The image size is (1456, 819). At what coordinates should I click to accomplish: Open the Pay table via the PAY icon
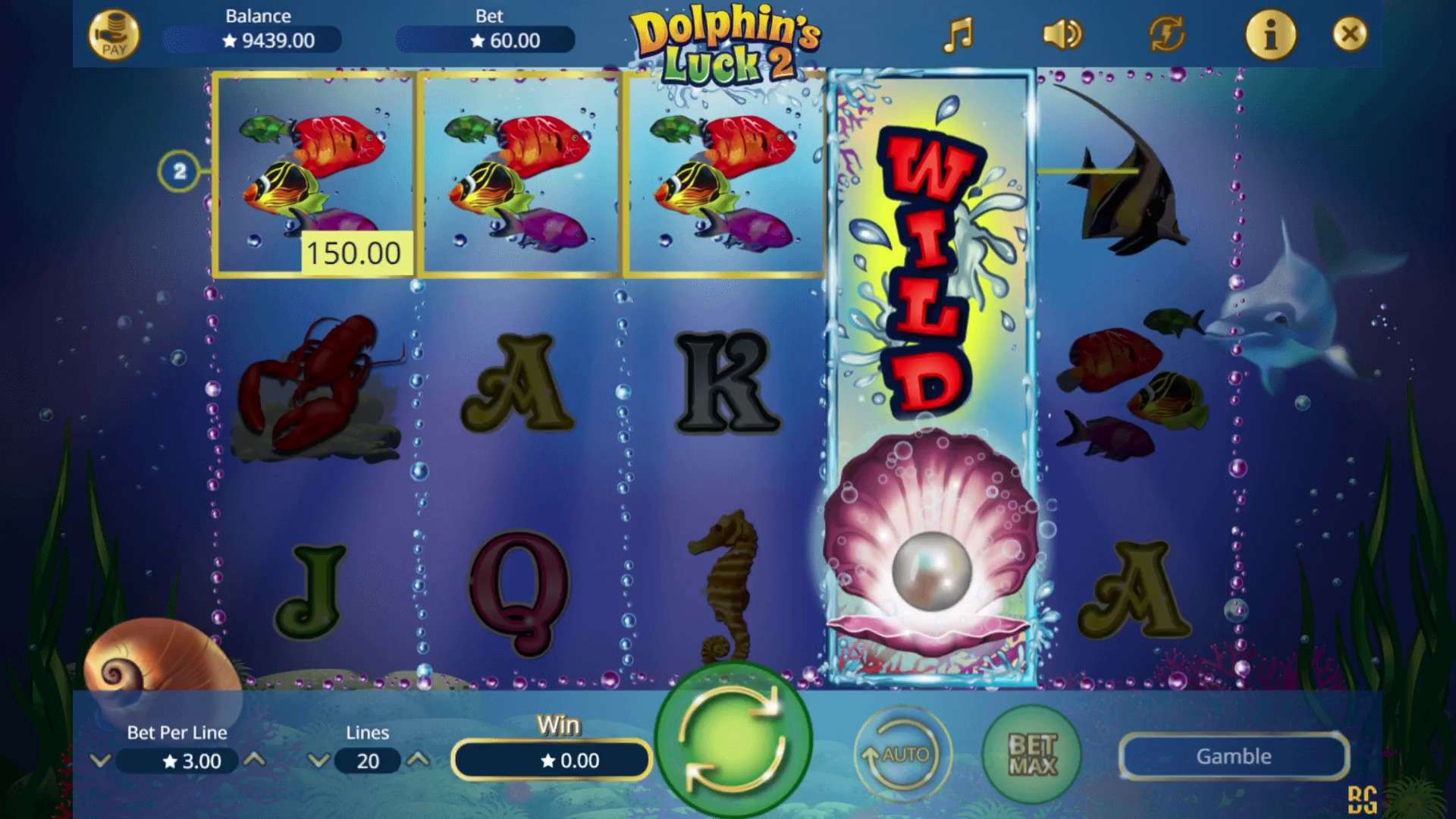click(x=115, y=33)
